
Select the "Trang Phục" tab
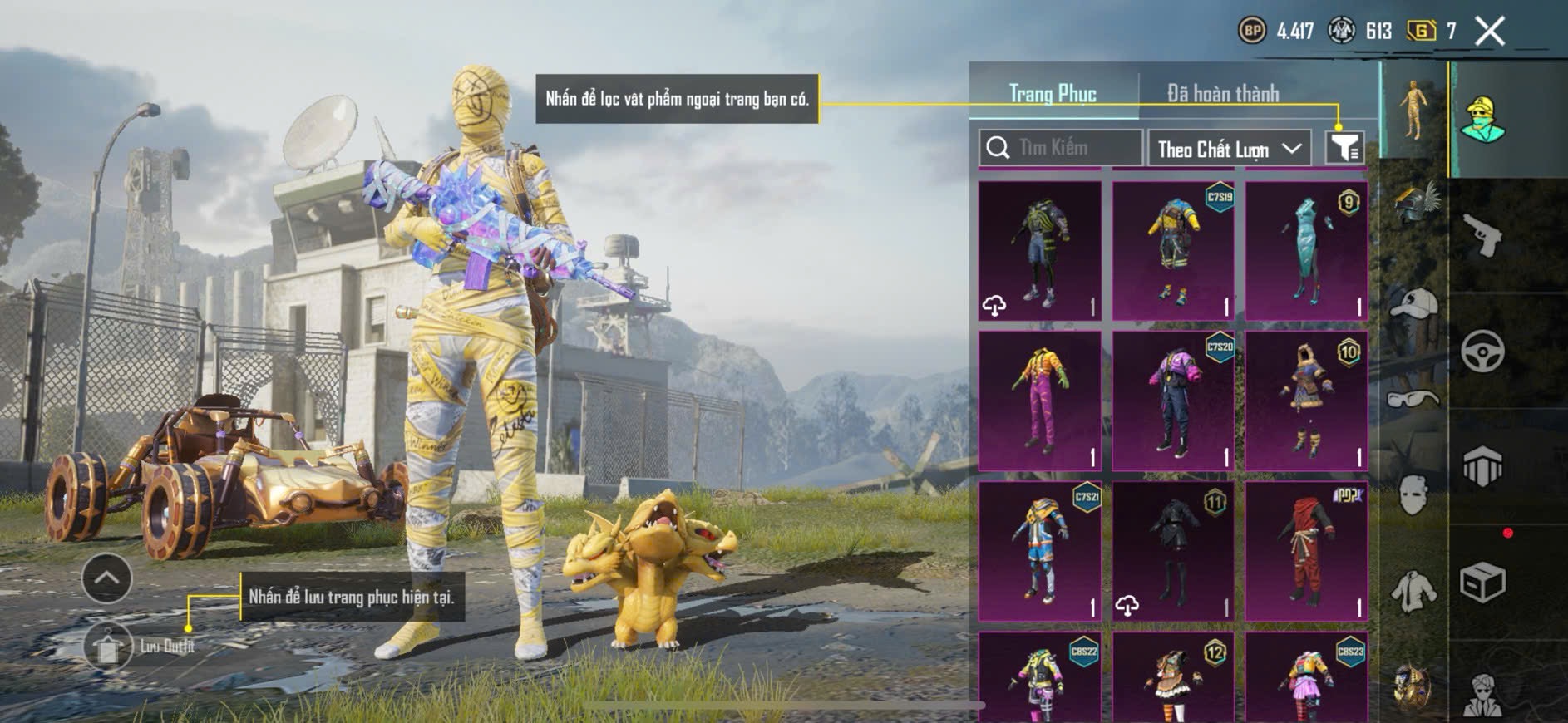click(x=1053, y=94)
